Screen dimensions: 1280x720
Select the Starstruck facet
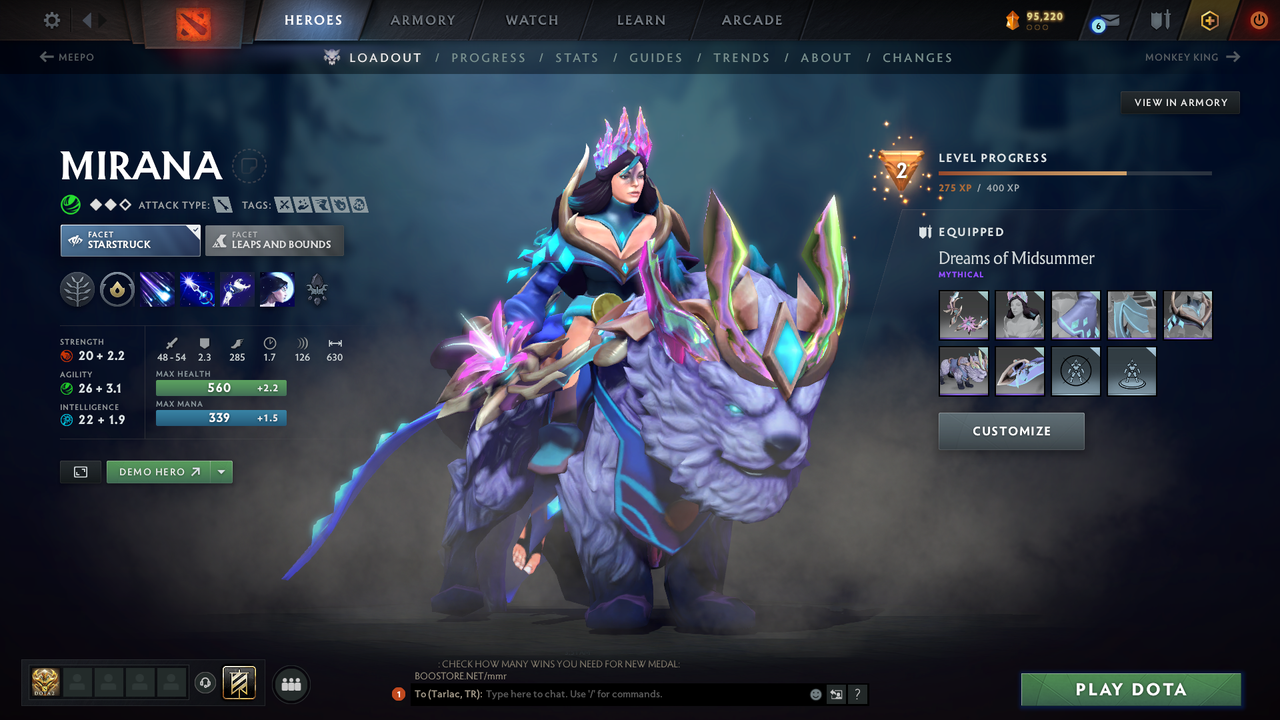(x=130, y=240)
